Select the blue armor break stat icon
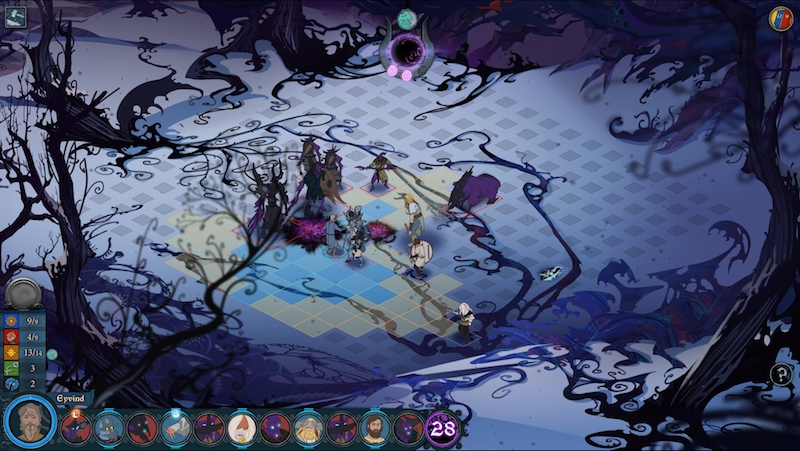Screen dimensions: 800x451 [x=11, y=384]
